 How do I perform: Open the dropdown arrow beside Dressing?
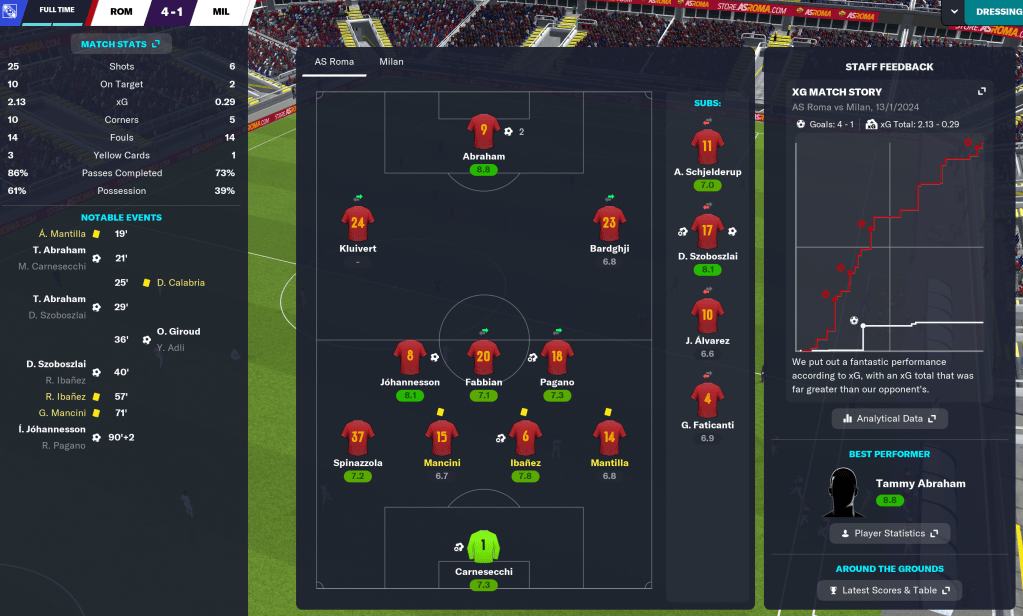(954, 12)
